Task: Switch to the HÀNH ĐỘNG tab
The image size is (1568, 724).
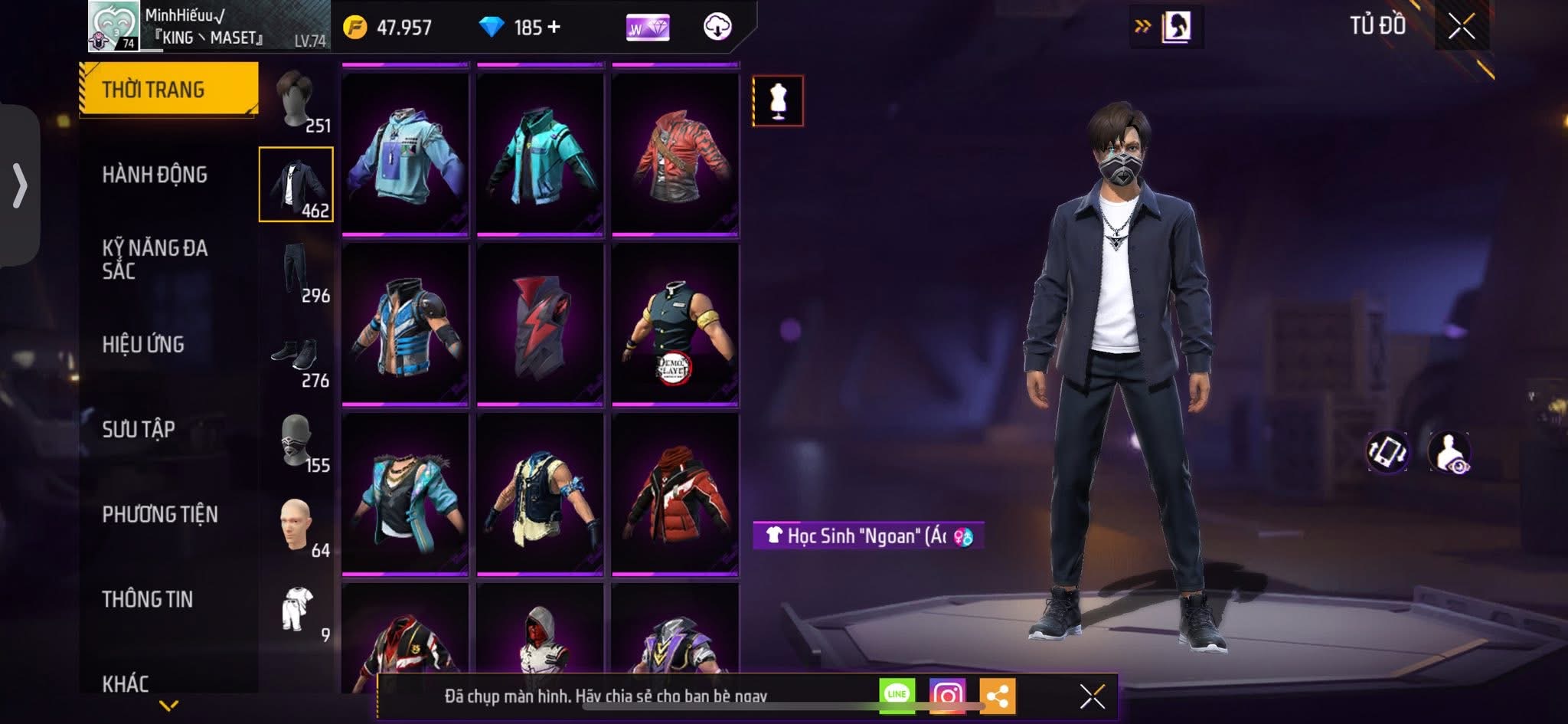Action: 157,175
